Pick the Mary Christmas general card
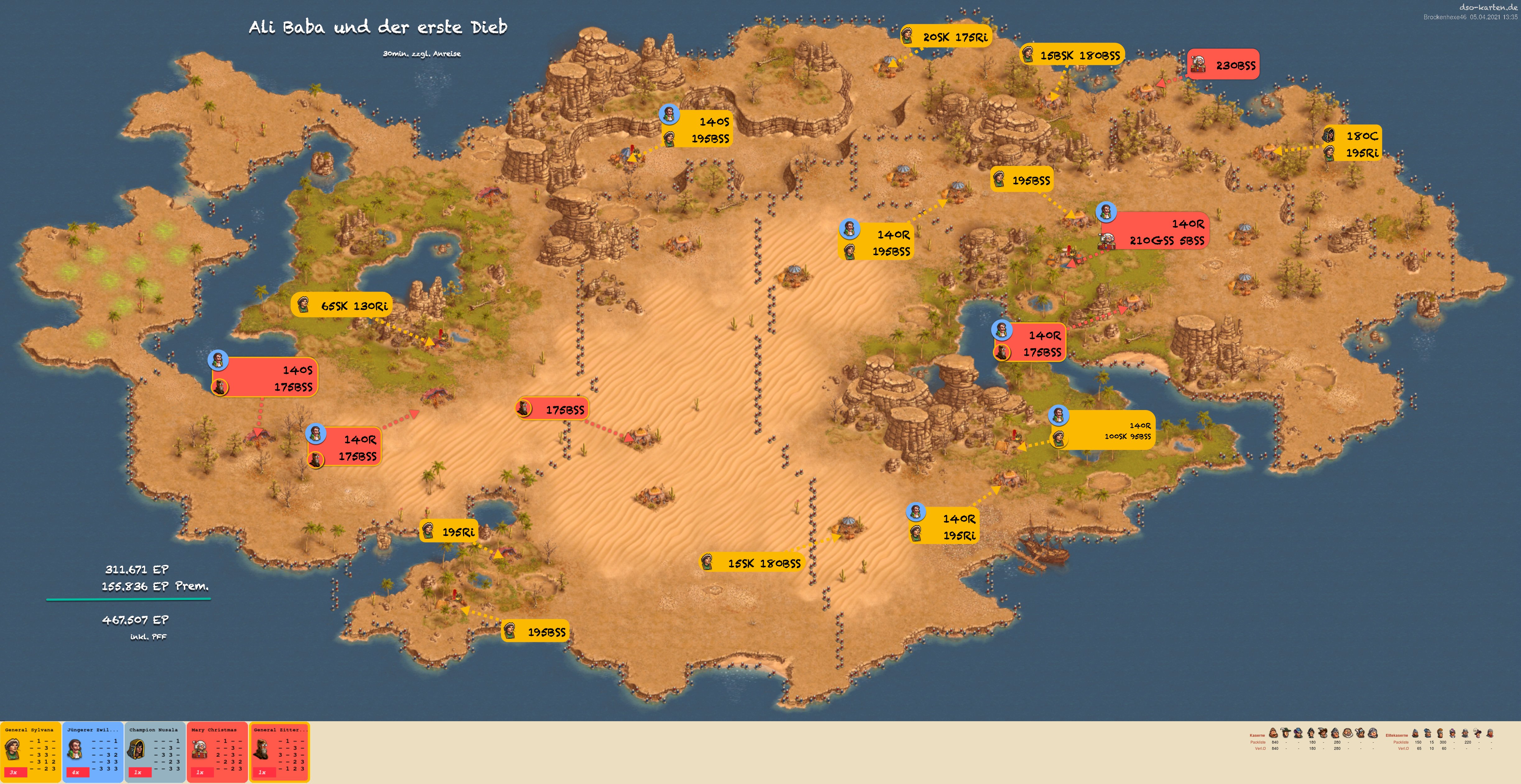Viewport: 1521px width, 784px height. coord(217,752)
